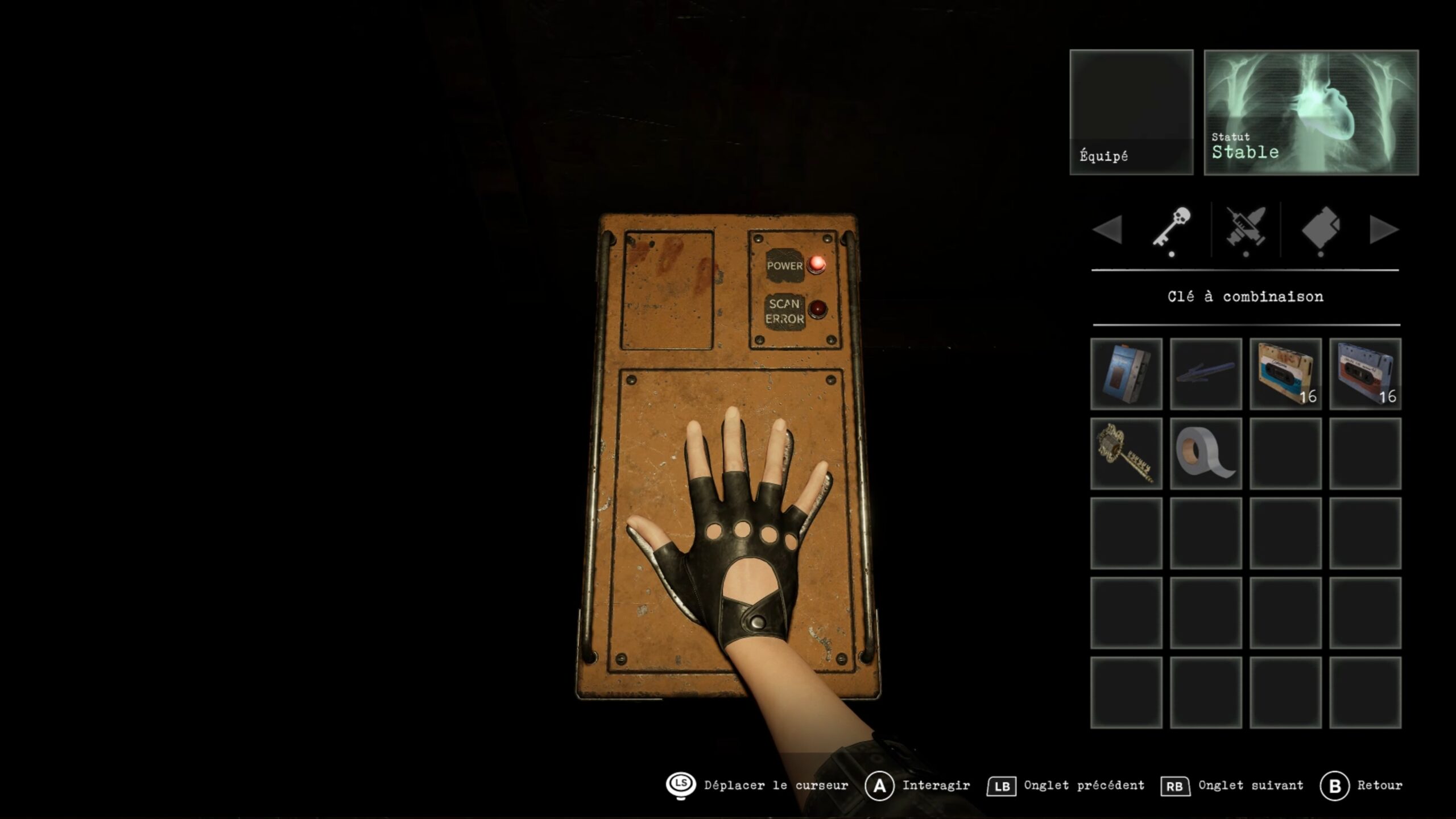Choose the cream and blue cassette tape

tap(1285, 374)
